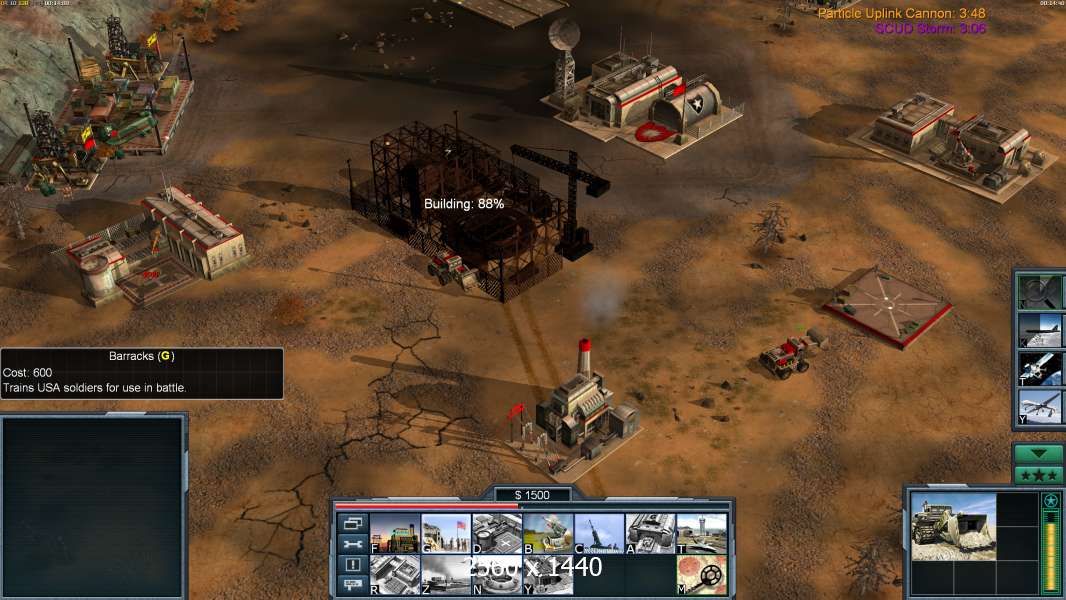Select the Barracks build icon with American flag
1066x600 pixels.
pyautogui.click(x=446, y=533)
